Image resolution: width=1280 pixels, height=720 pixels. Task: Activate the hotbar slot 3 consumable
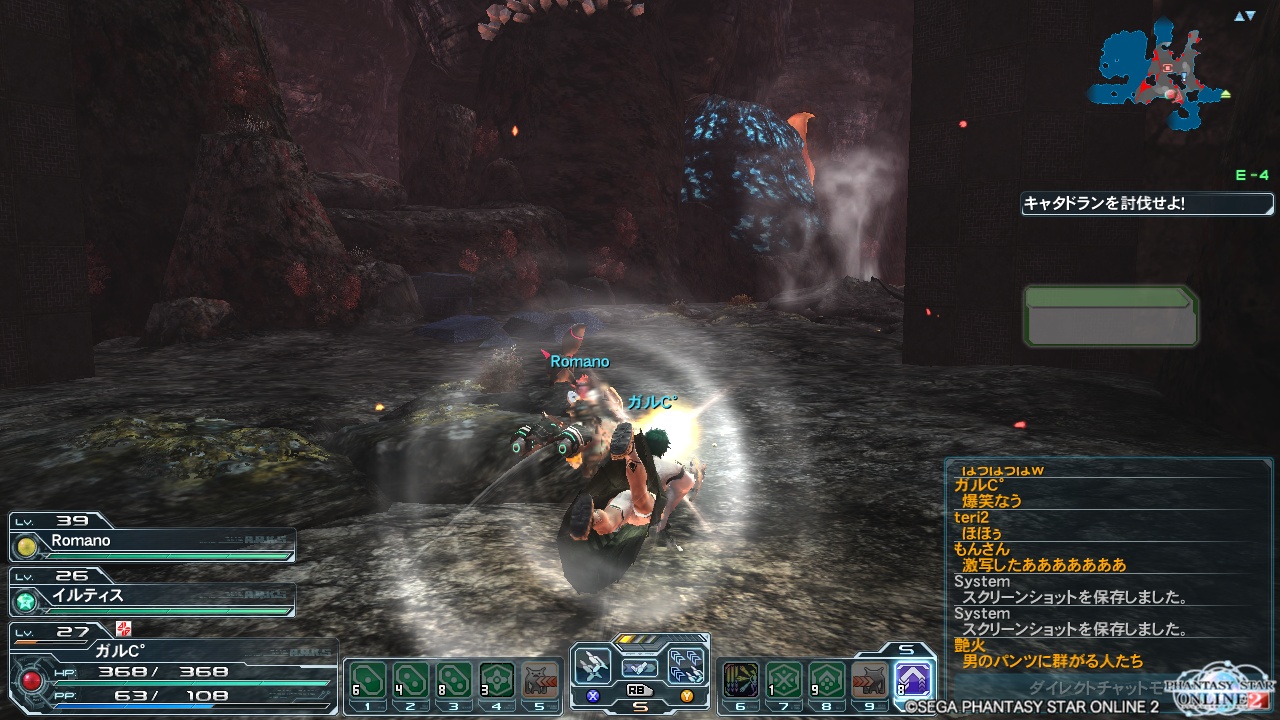coord(454,680)
